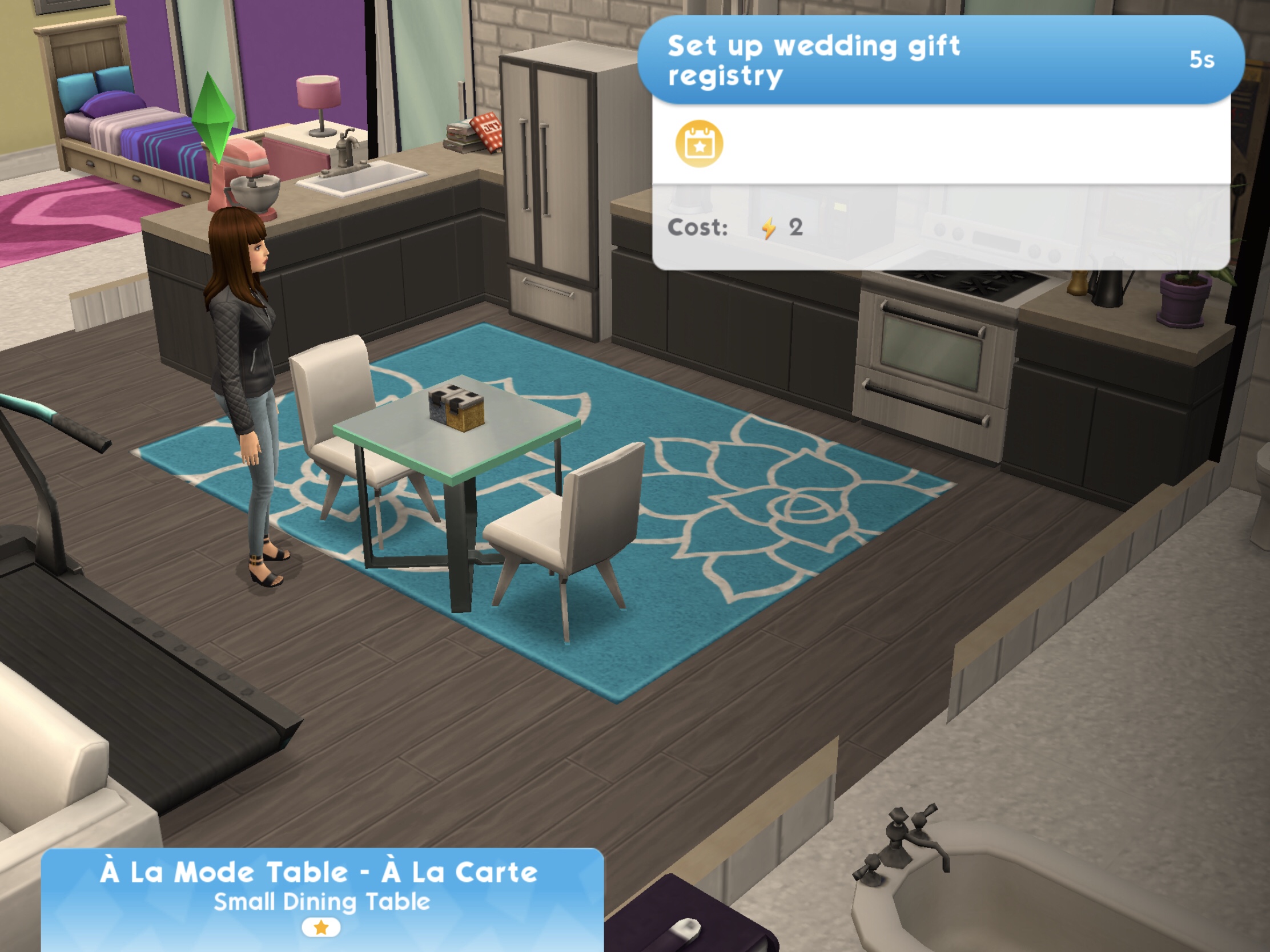Open the À La Mode Table info panel

tap(321, 895)
